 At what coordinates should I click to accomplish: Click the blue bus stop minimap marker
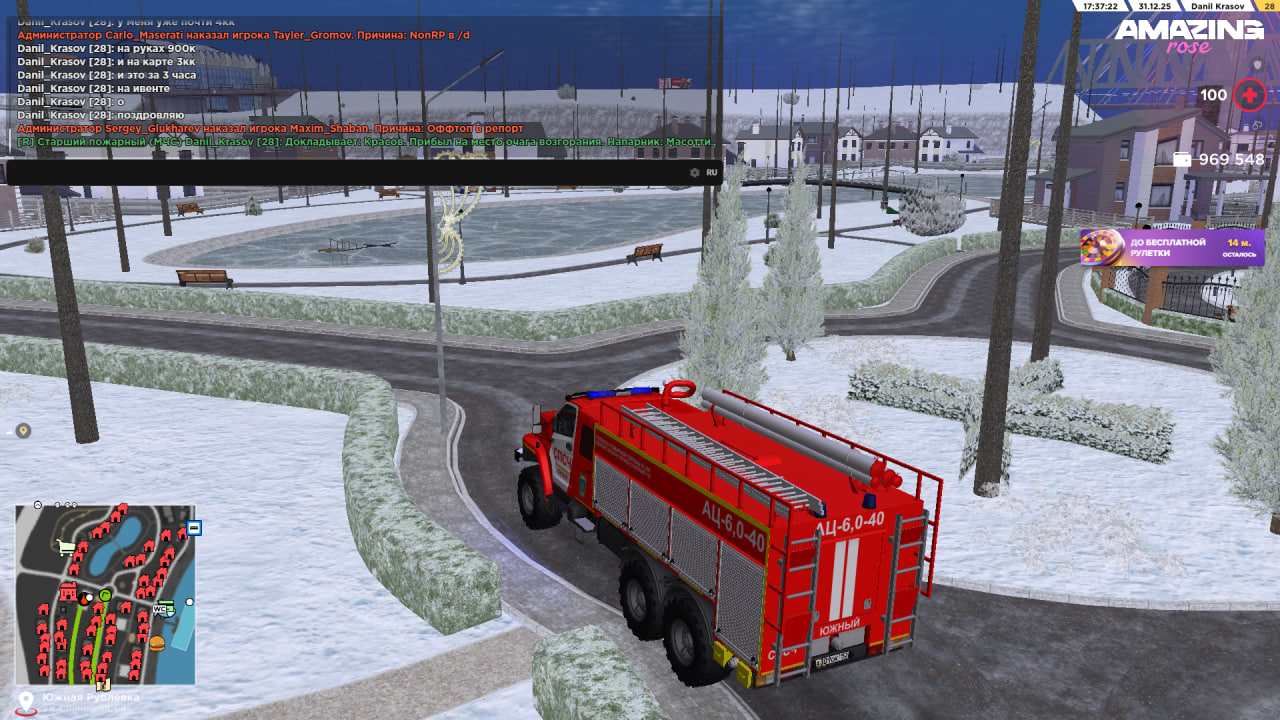194,527
